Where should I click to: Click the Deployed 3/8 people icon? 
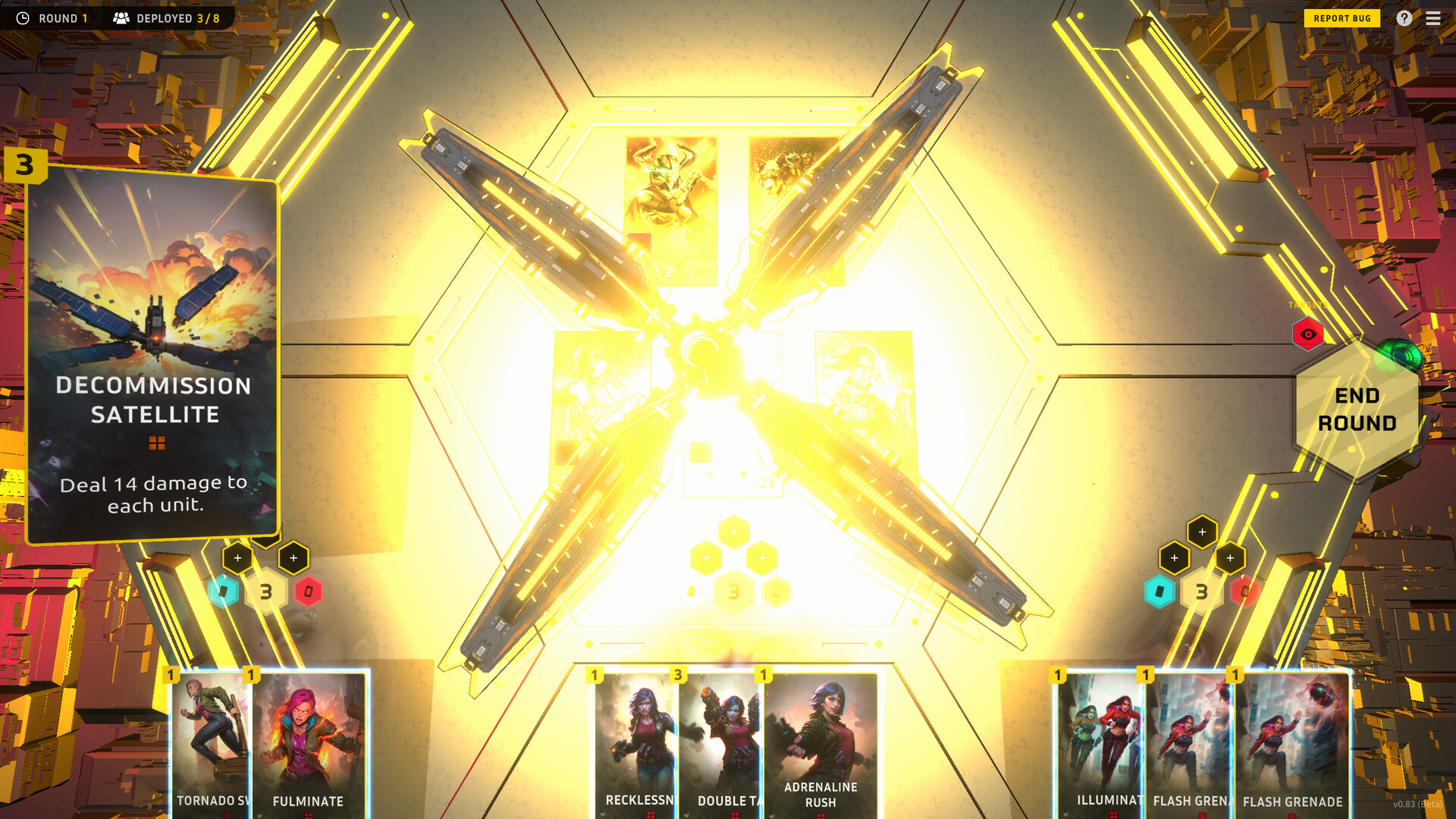tap(120, 17)
